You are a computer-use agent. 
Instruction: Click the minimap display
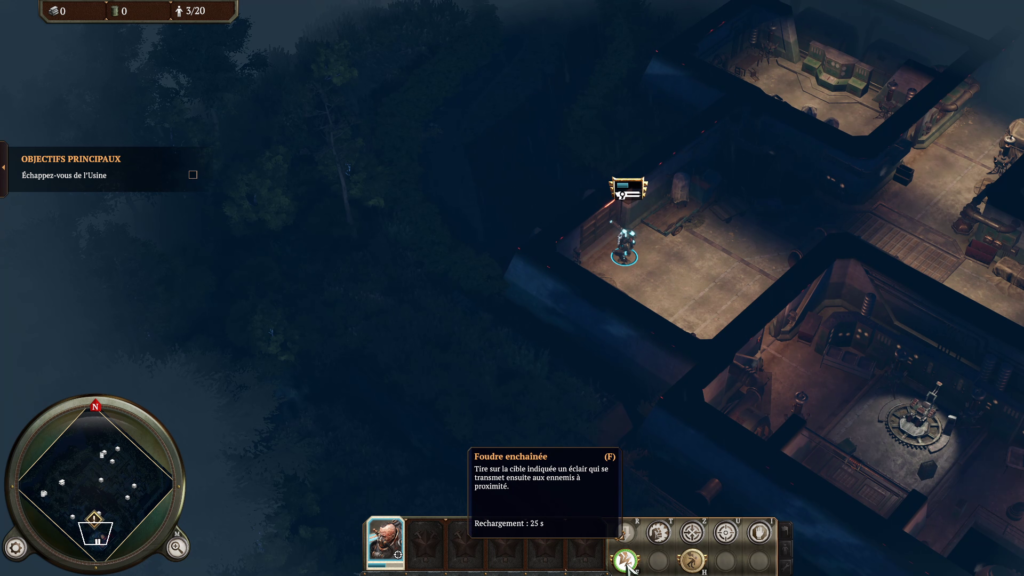click(95, 481)
